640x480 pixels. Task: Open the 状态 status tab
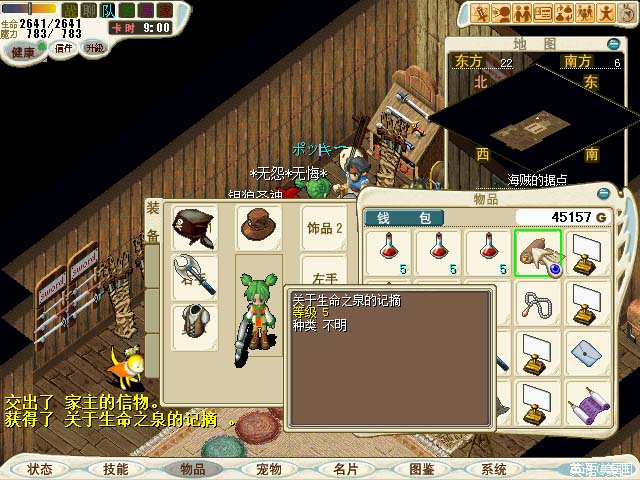tap(40, 468)
